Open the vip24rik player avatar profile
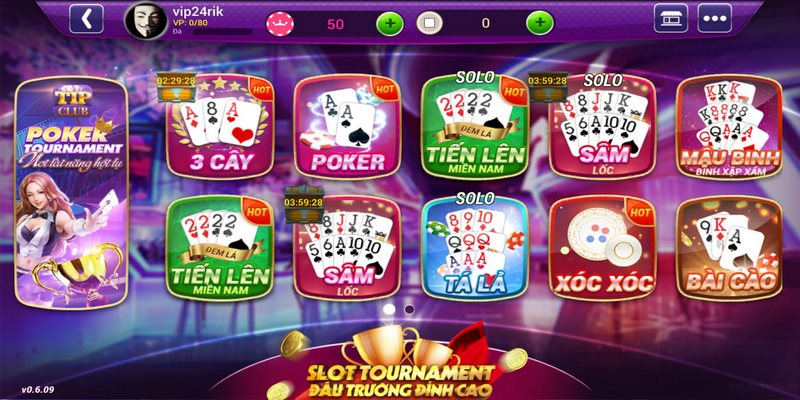 (143, 20)
